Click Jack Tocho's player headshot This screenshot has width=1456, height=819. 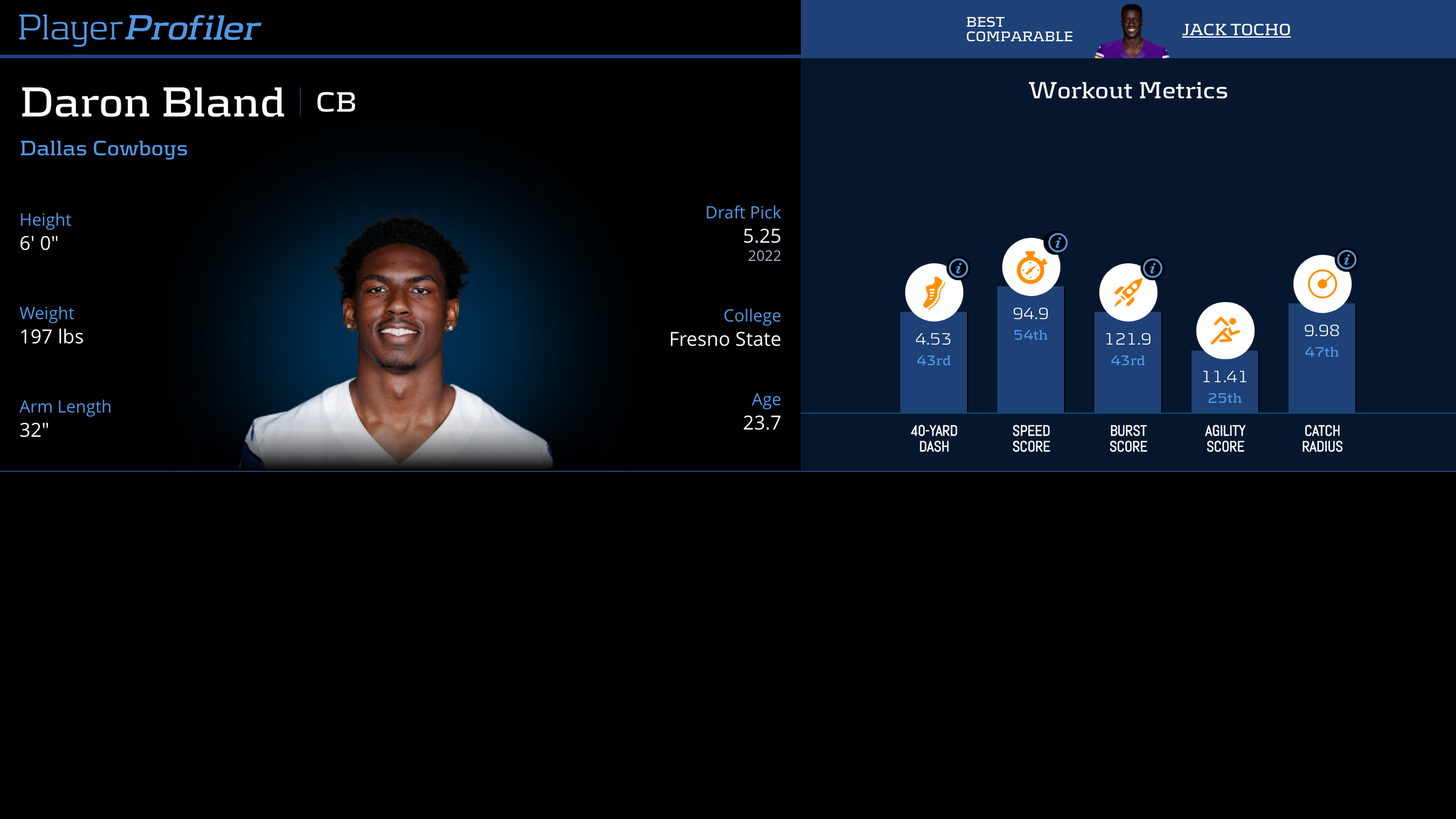[1131, 32]
